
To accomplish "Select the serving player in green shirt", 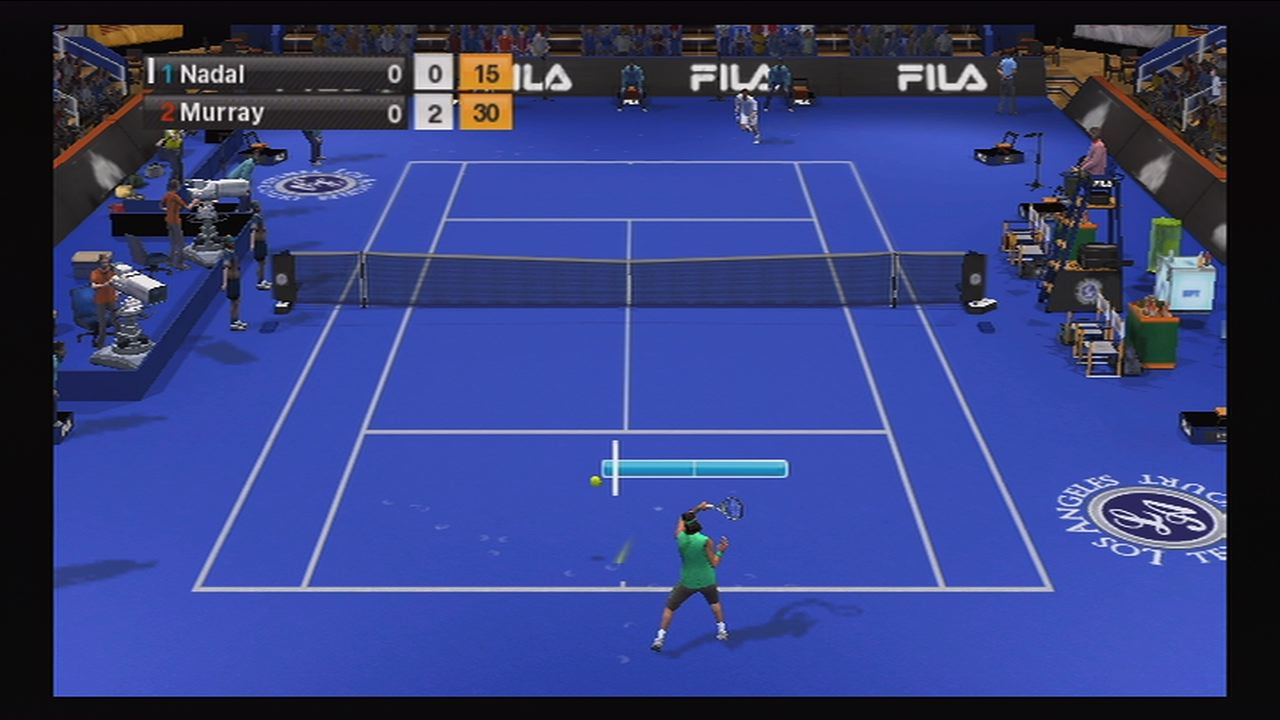I will click(695, 560).
